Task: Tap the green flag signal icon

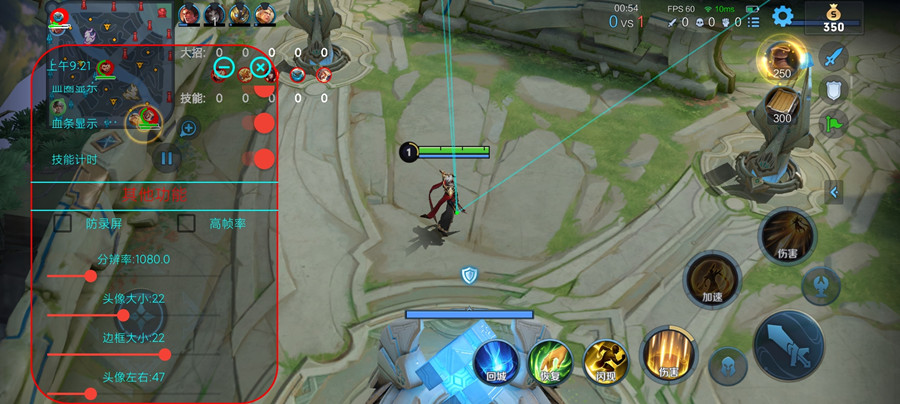Action: point(833,124)
